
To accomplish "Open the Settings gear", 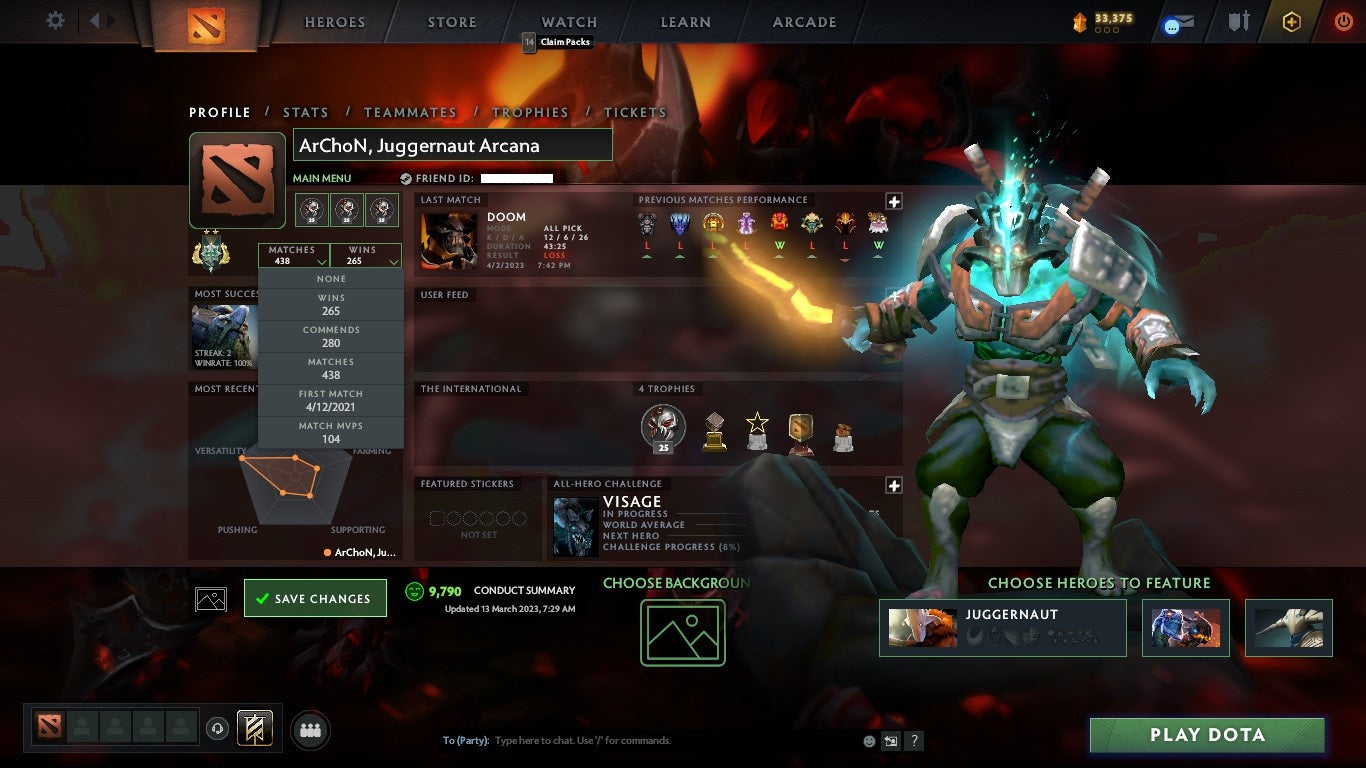I will pos(57,19).
